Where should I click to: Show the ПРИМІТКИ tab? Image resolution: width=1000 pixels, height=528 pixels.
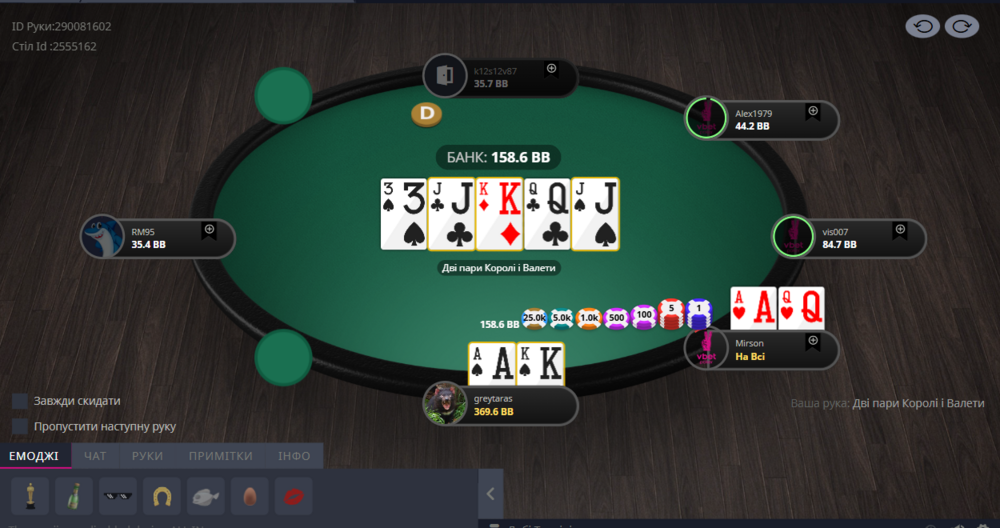[x=220, y=456]
